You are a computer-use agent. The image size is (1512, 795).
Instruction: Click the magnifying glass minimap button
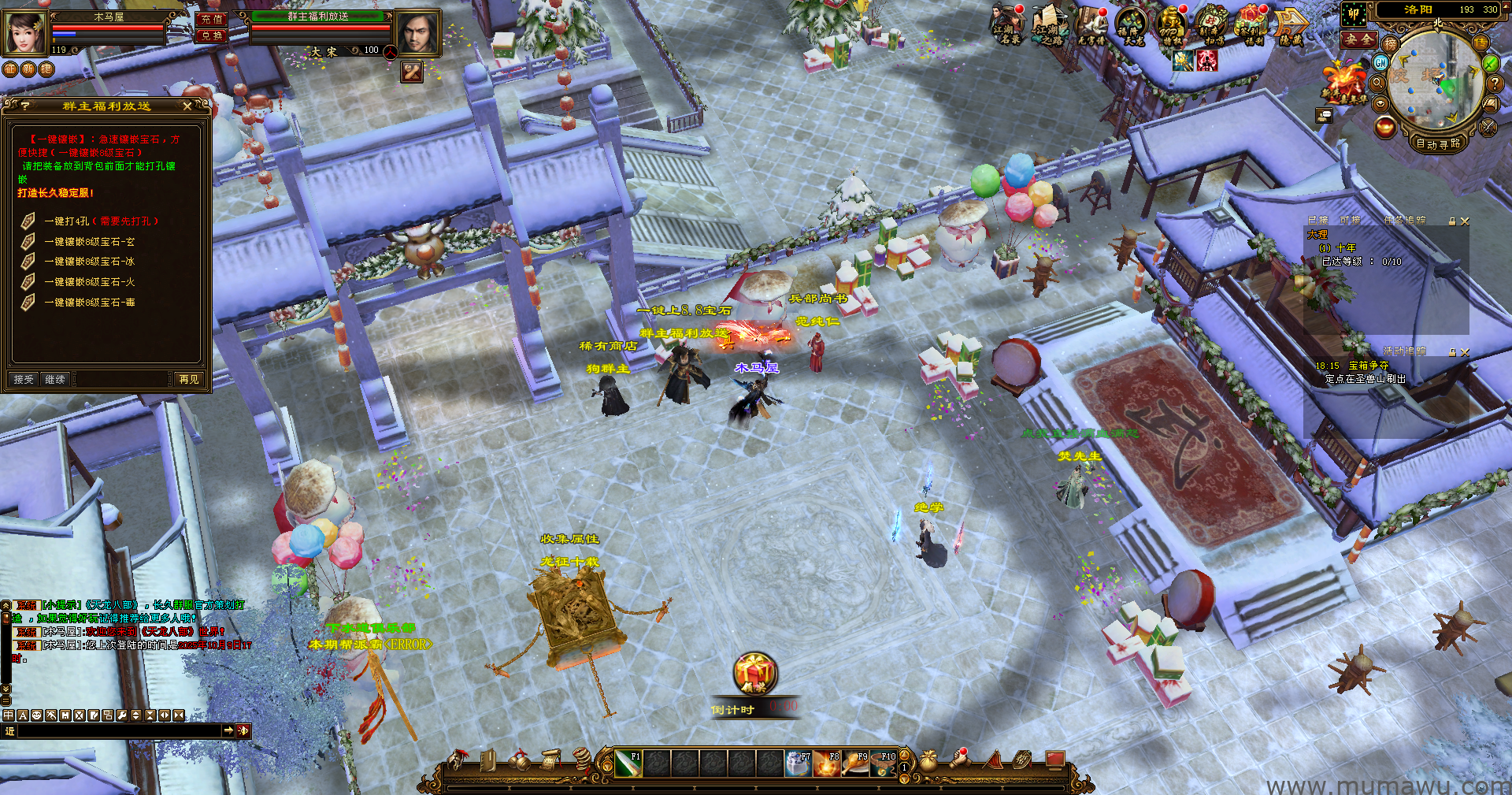coord(1378,83)
